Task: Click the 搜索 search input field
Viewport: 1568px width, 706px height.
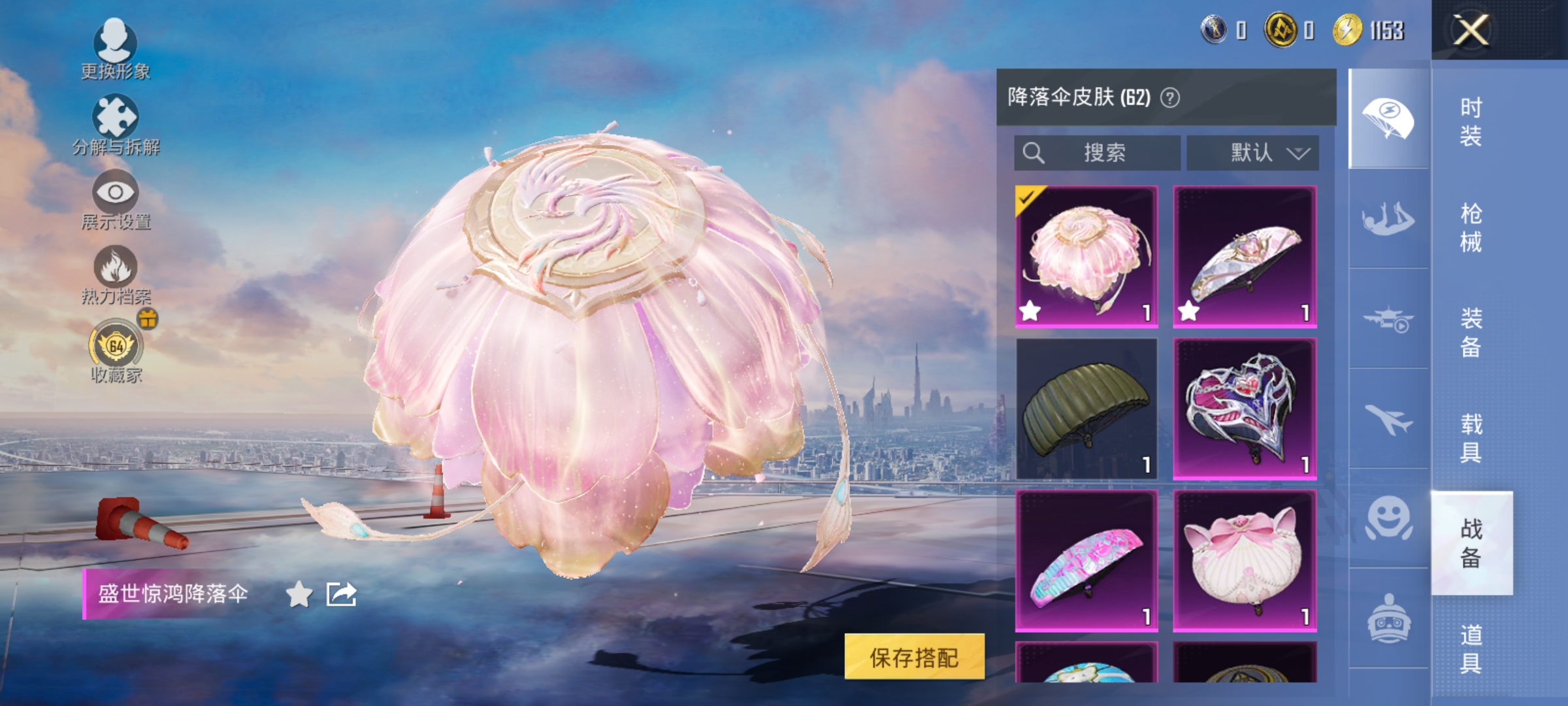Action: click(1098, 153)
